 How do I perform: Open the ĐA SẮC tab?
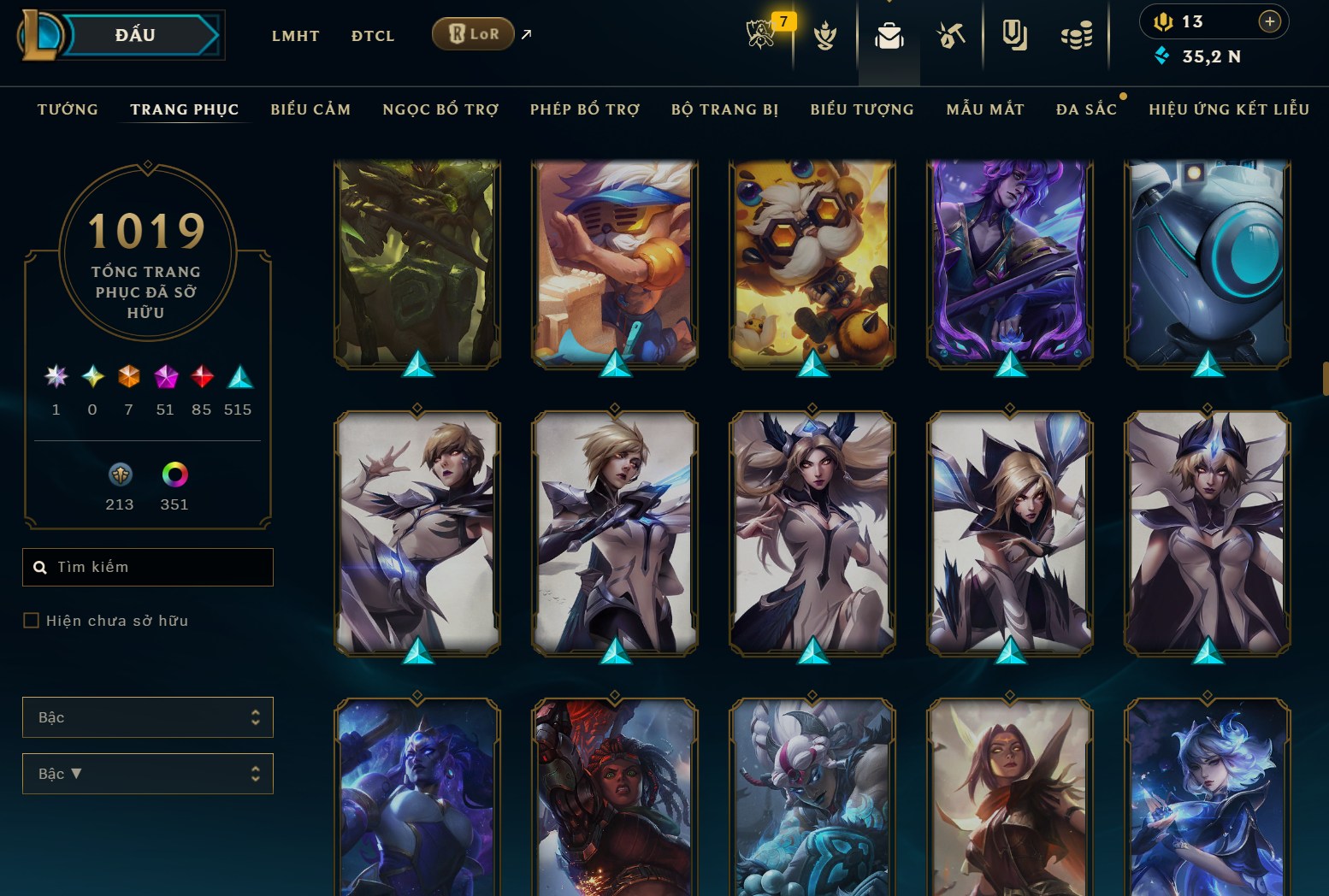coord(1086,109)
